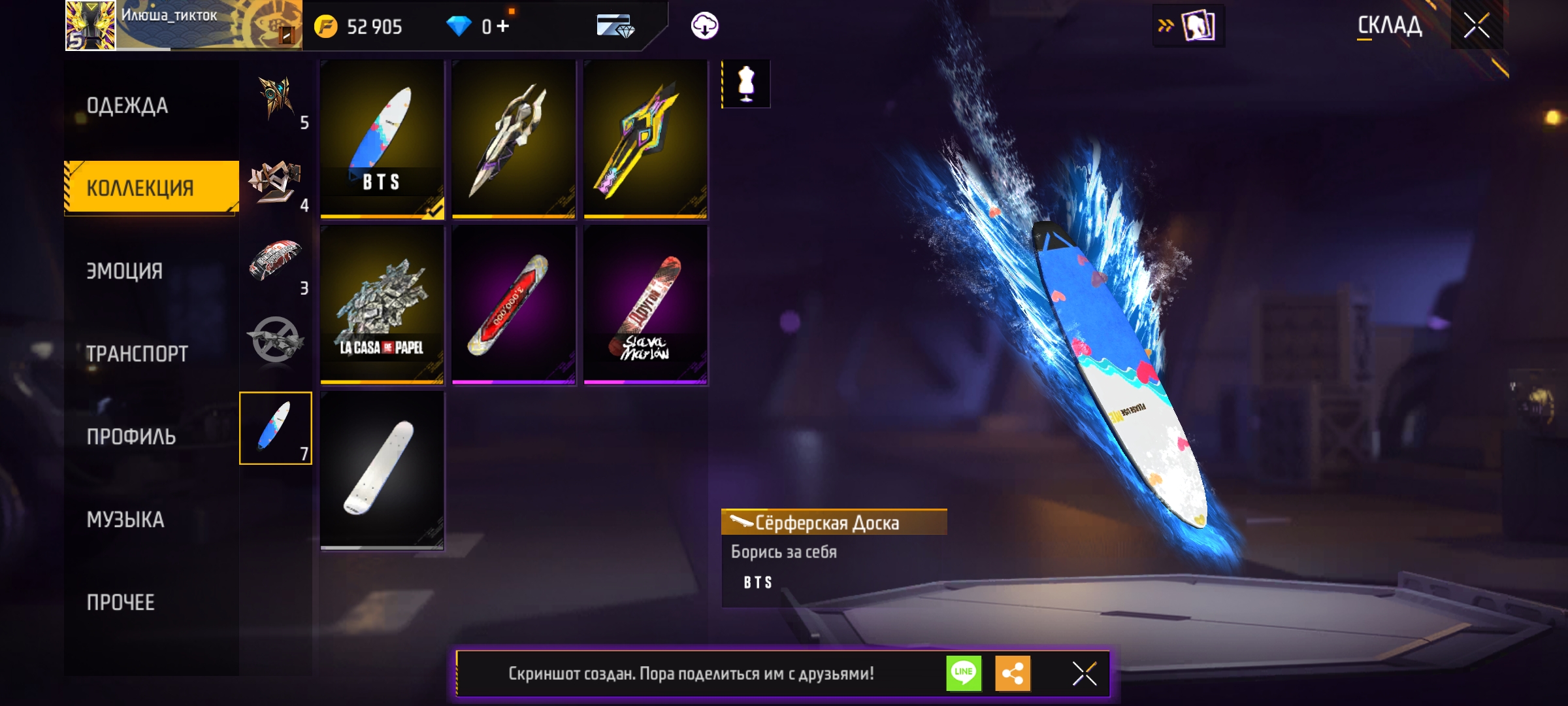Open the ОДЕЖДА clothing category
1568x706 pixels.
[x=127, y=105]
